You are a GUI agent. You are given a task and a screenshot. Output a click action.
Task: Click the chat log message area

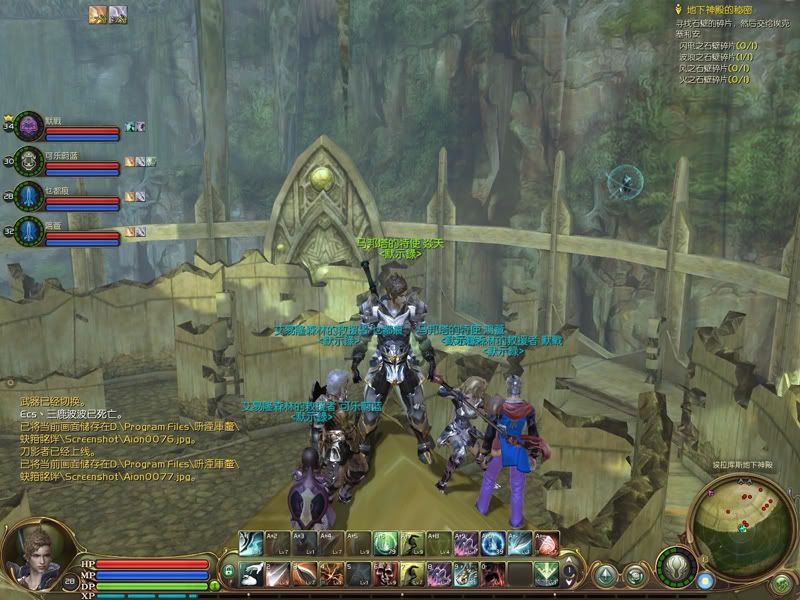(x=100, y=431)
